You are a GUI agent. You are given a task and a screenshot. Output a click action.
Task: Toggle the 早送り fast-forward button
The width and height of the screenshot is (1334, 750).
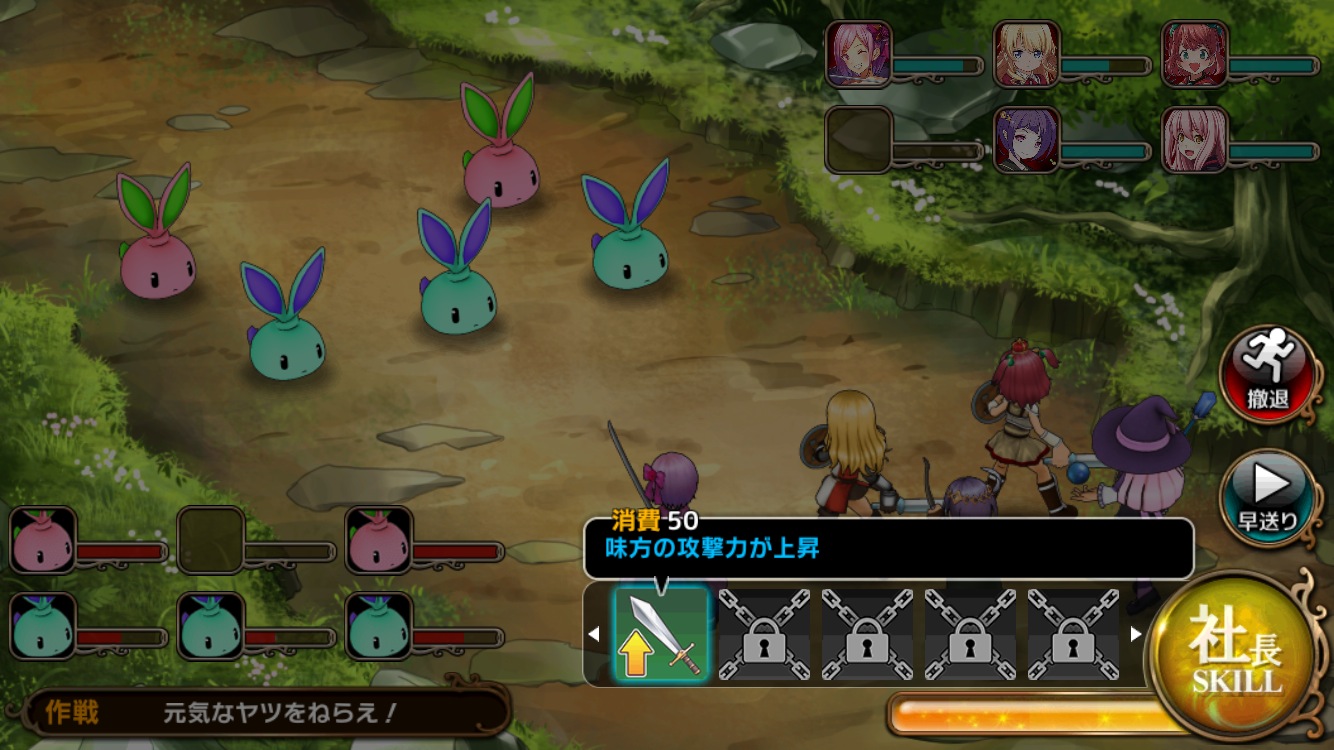1268,497
